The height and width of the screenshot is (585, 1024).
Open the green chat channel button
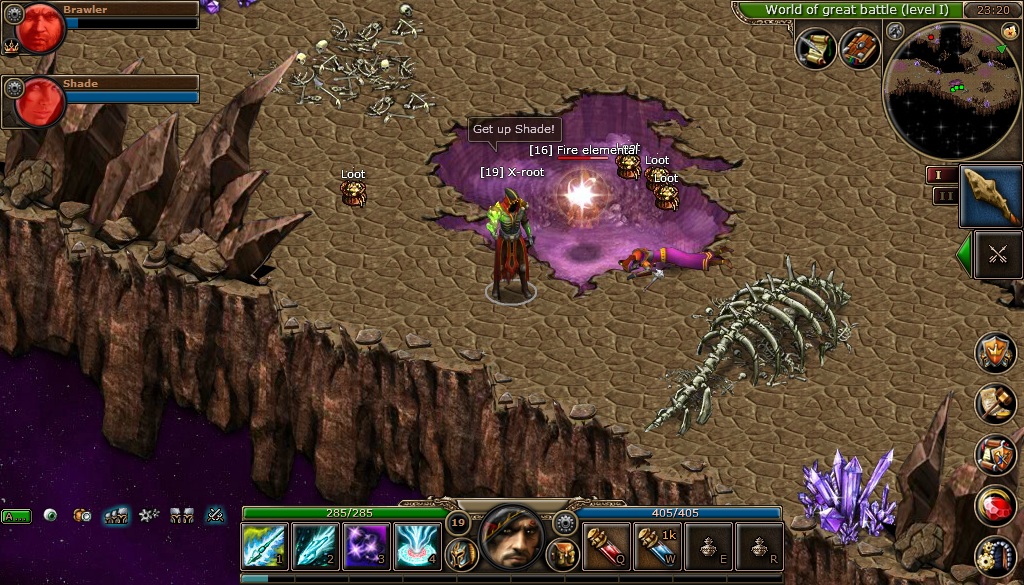(x=16, y=516)
